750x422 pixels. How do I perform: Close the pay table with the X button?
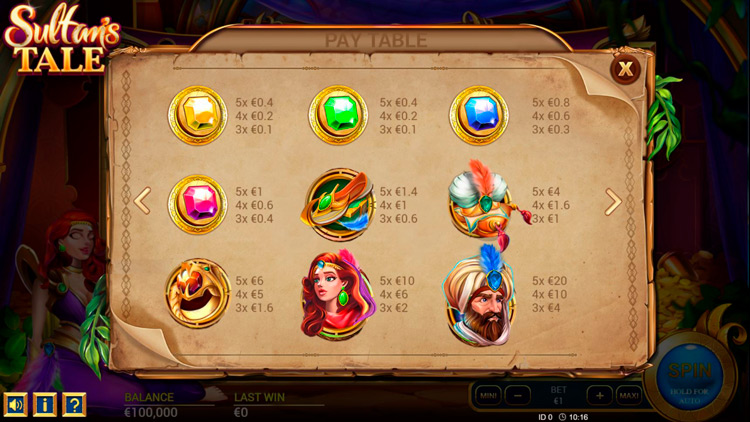[x=626, y=69]
